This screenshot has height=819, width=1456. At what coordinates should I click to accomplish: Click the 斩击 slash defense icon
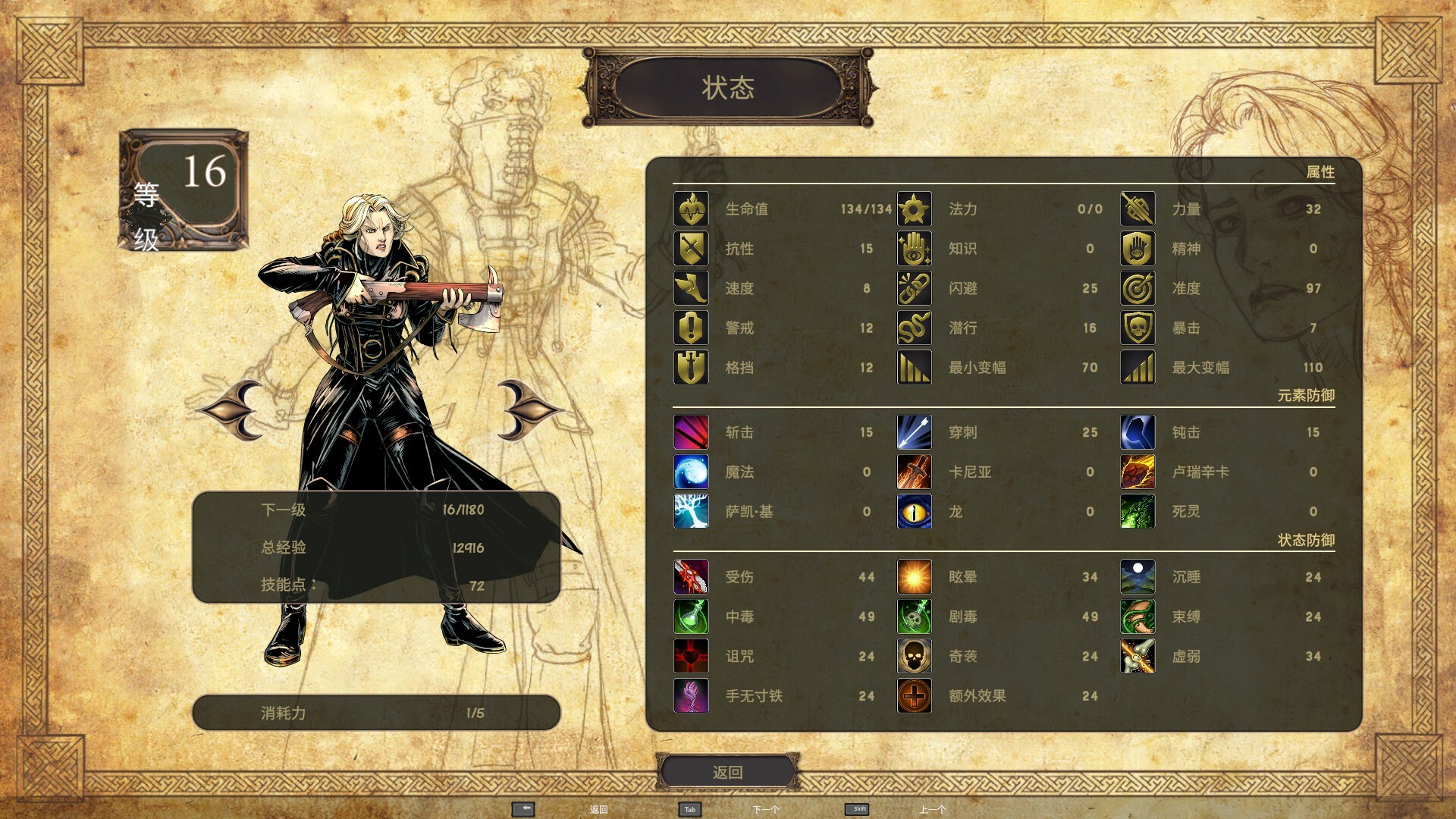coord(692,432)
